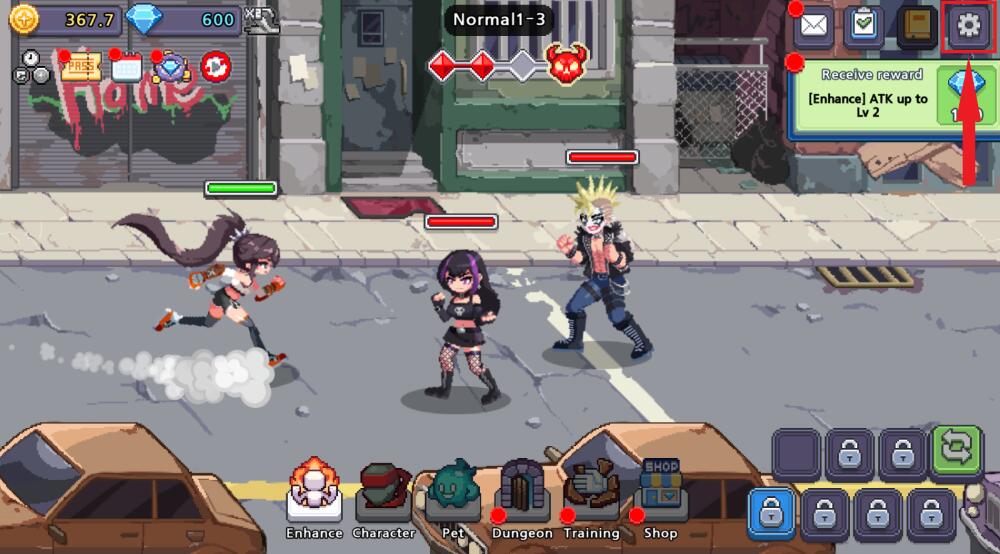Viewport: 1000px width, 554px height.
Task: Open the mailbox envelope icon
Action: [815, 27]
